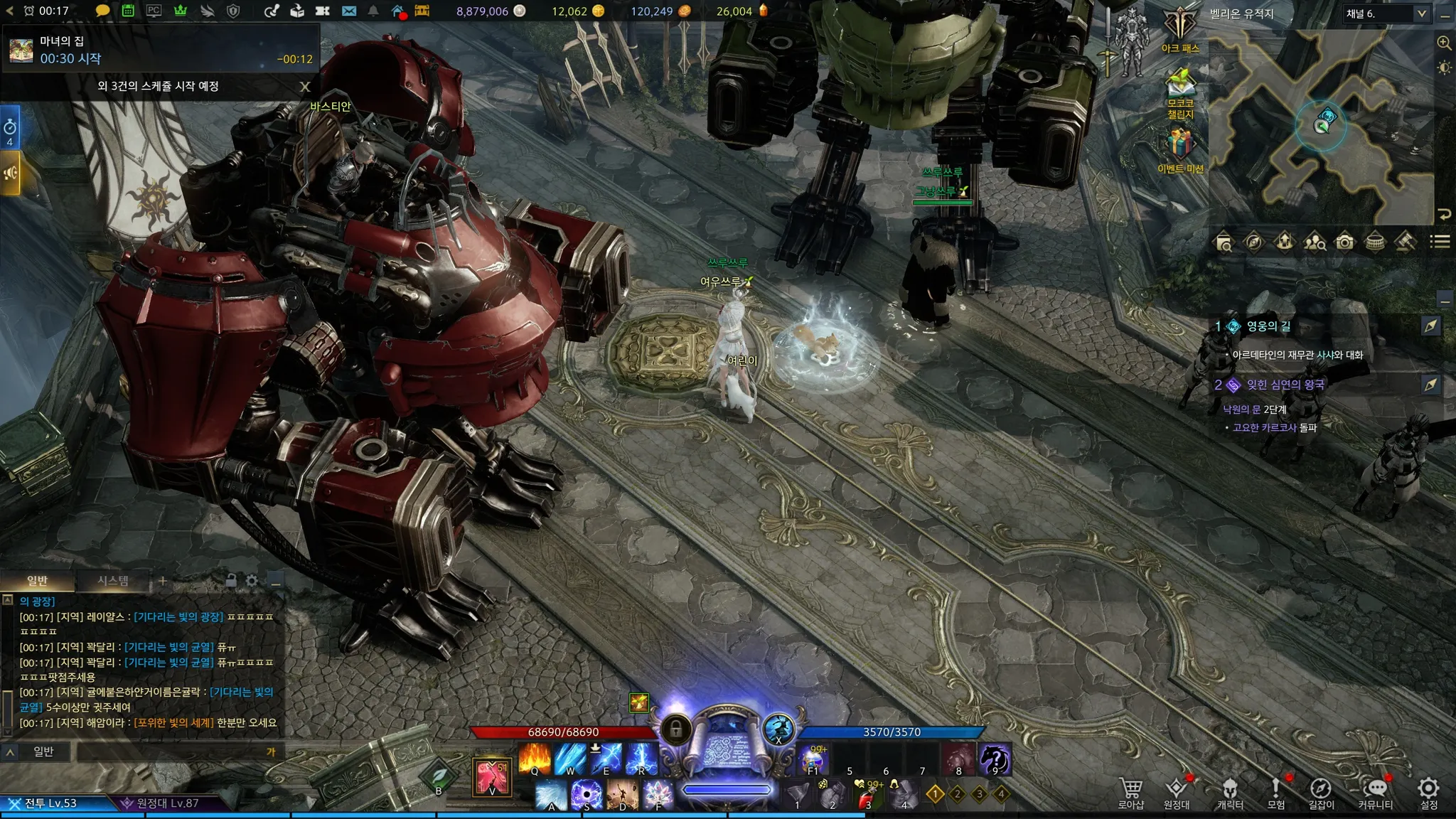The image size is (1456, 819).
Task: Activate the fire skill on Q
Action: 535,759
